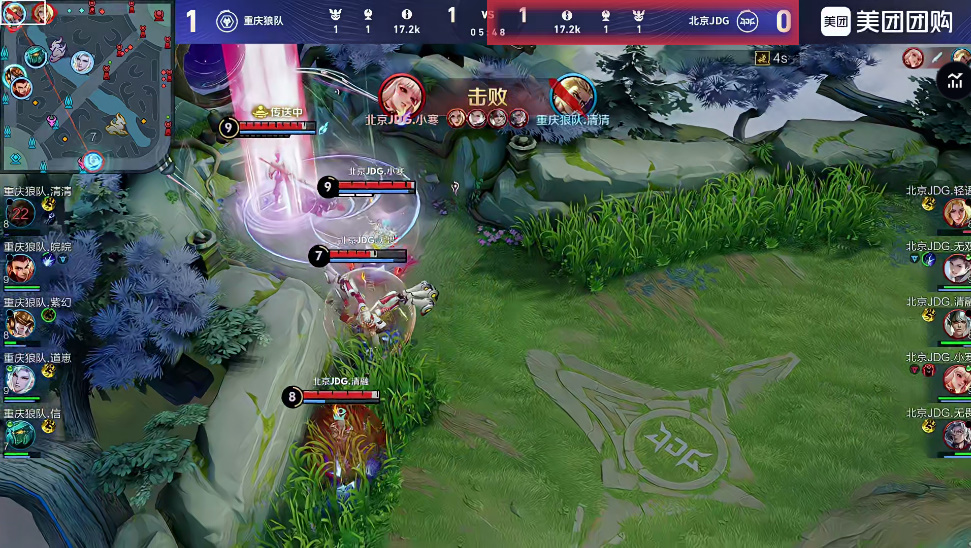Screen dimensions: 971x548
Task: Click the killer portrait in the 击败 banner
Action: point(402,96)
